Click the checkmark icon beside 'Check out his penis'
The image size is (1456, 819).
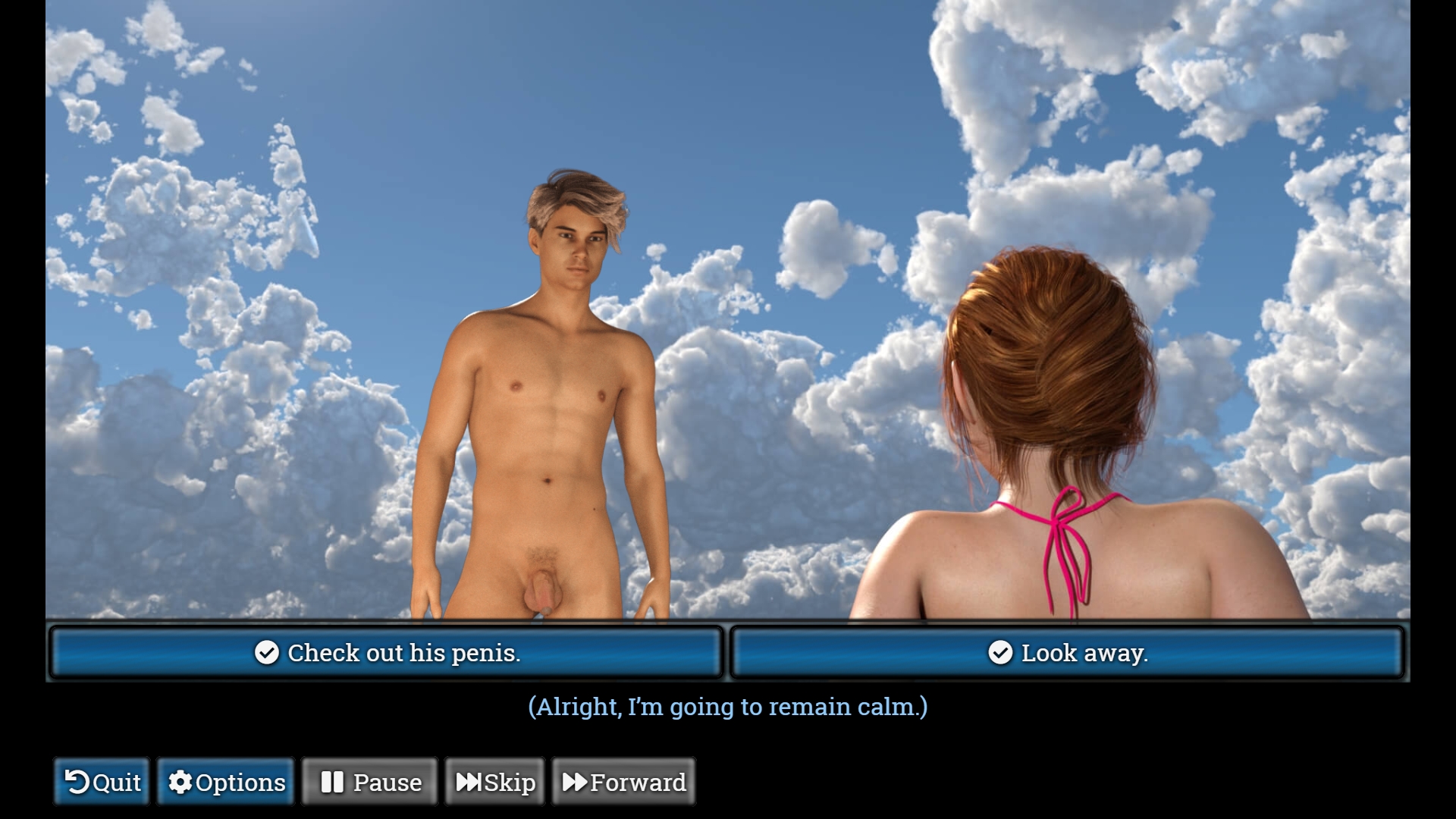(266, 652)
